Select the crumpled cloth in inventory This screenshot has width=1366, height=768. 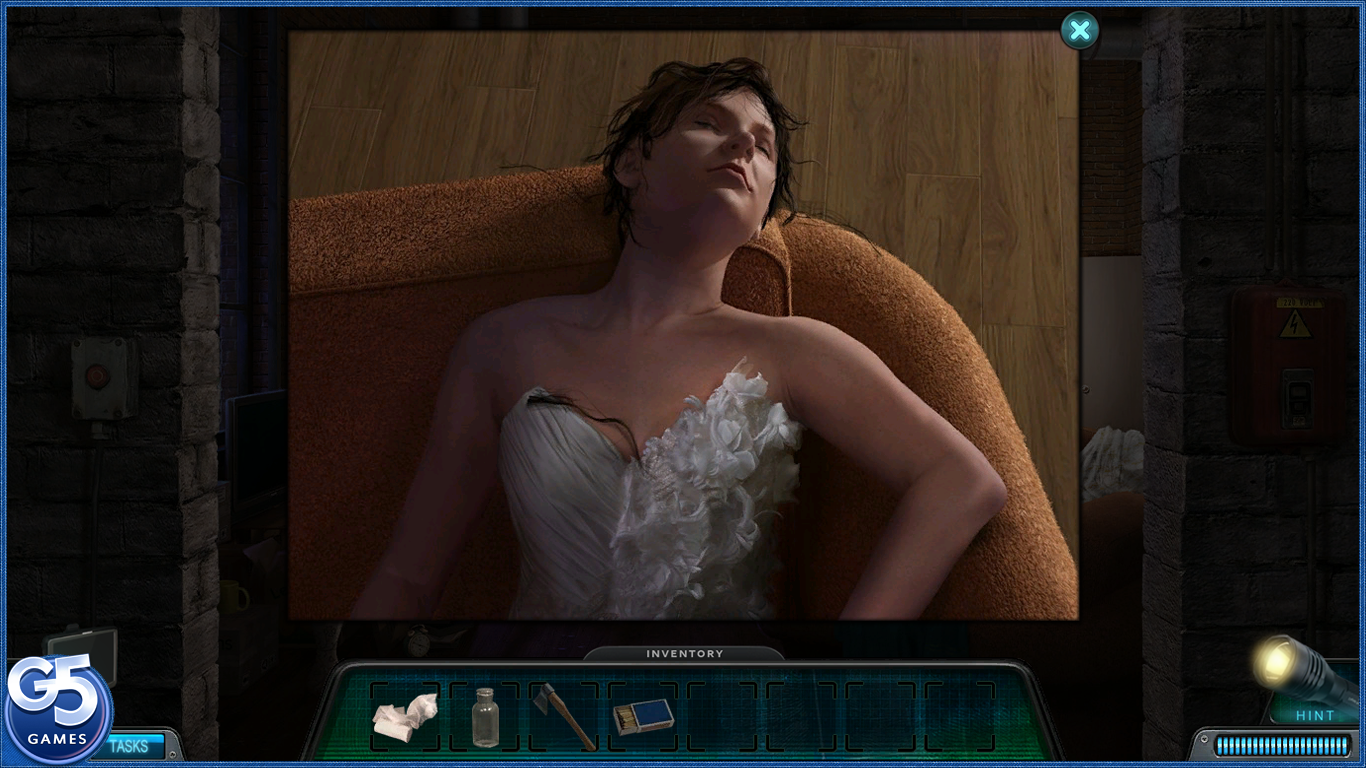pos(405,715)
